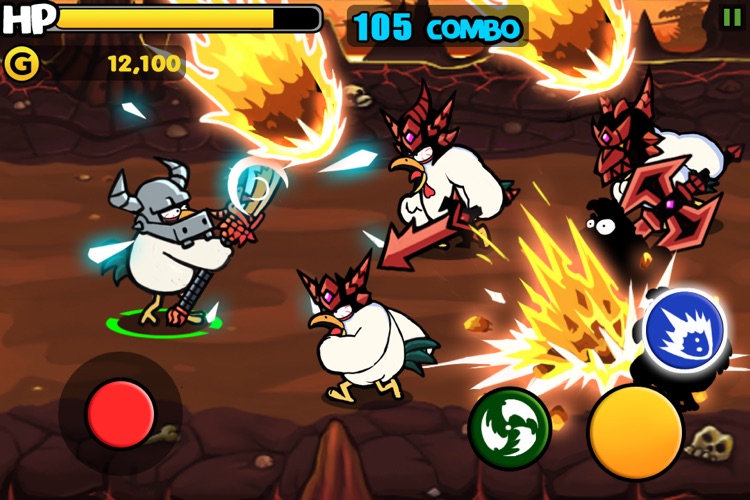Pause the game with the green pause button

[732, 16]
